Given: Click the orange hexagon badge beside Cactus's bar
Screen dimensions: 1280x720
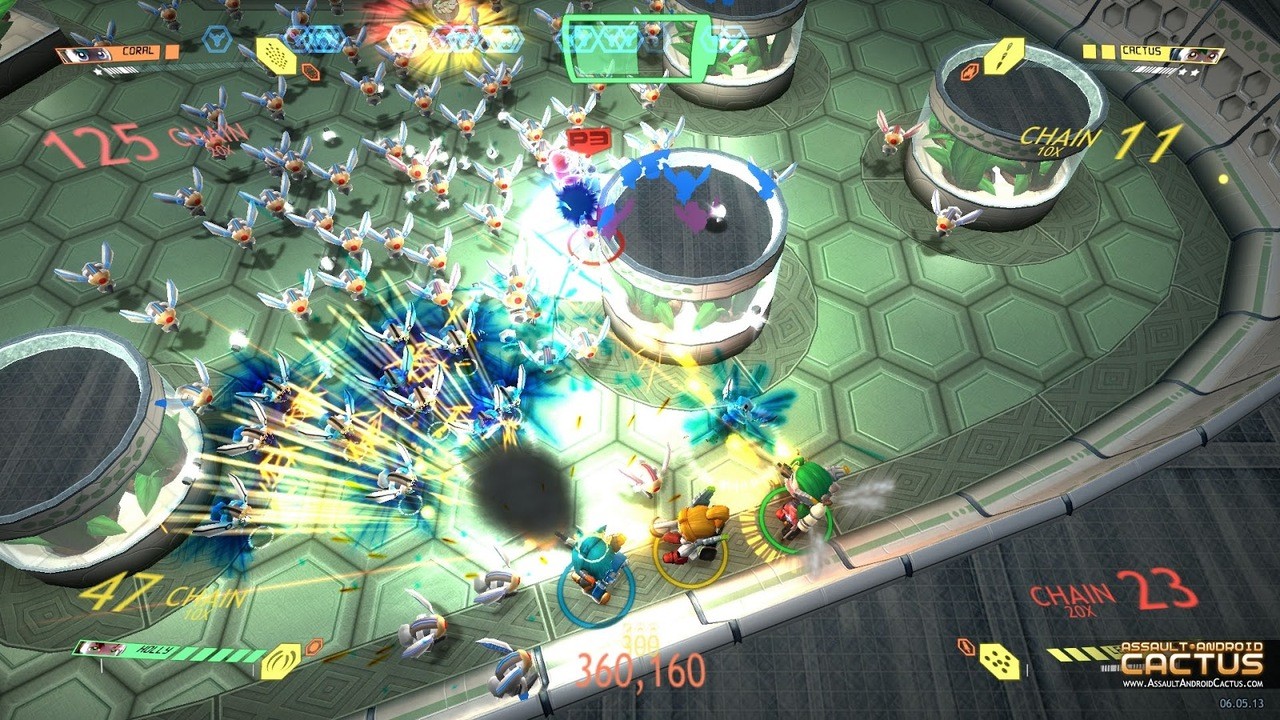Looking at the screenshot, I should click(969, 71).
